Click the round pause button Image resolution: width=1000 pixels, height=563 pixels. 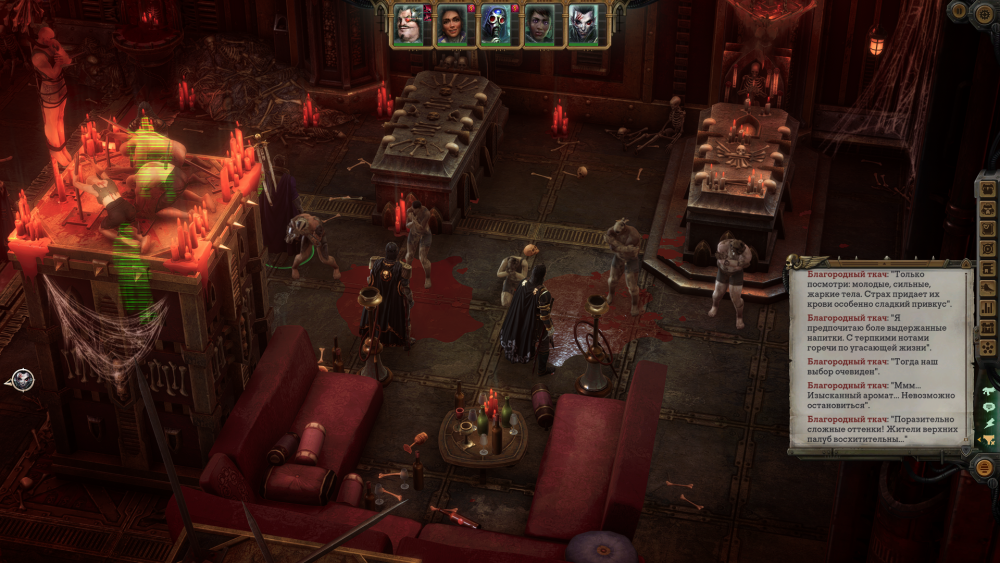pyautogui.click(x=957, y=11)
